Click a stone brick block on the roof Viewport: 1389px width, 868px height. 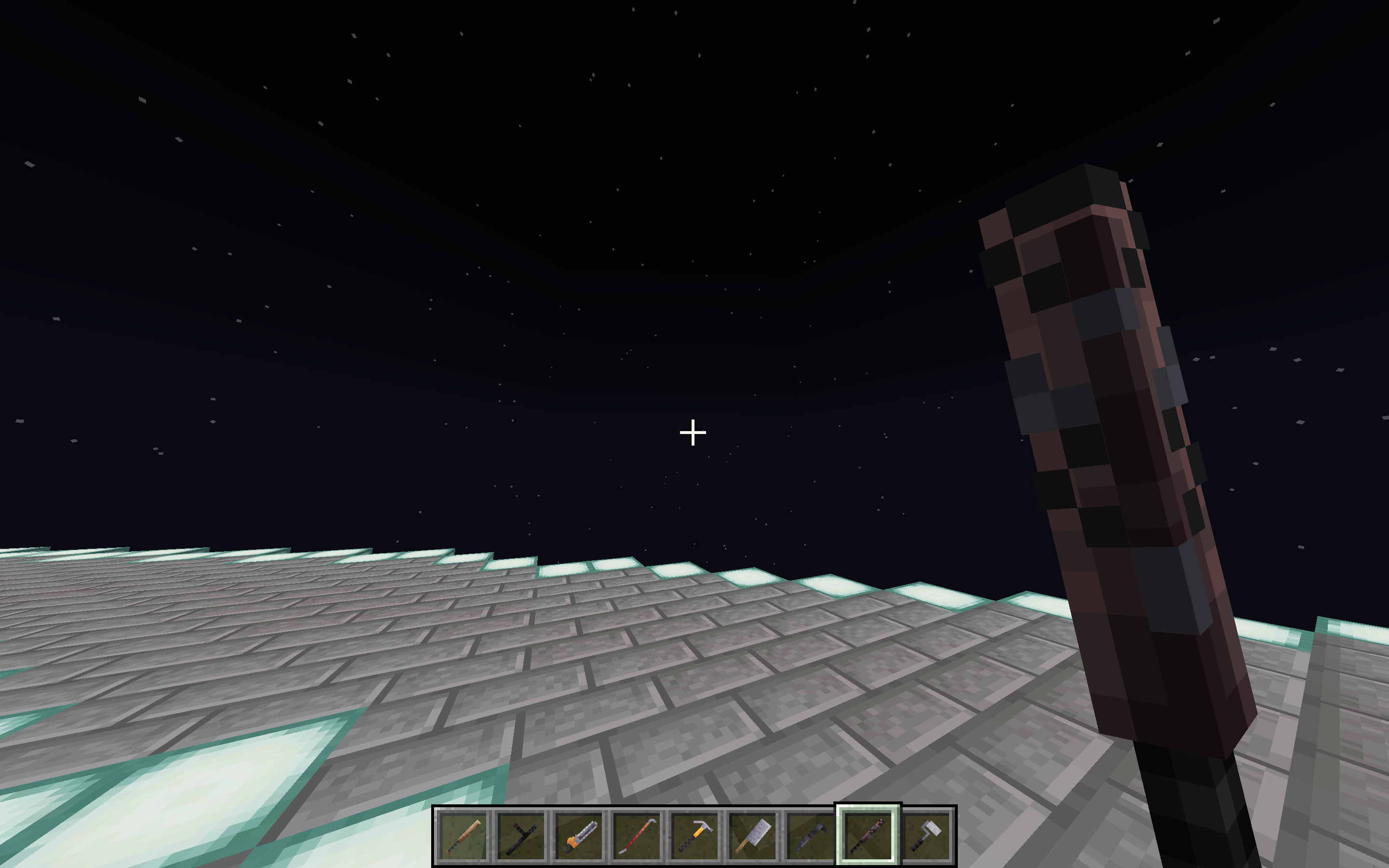pos(517,689)
